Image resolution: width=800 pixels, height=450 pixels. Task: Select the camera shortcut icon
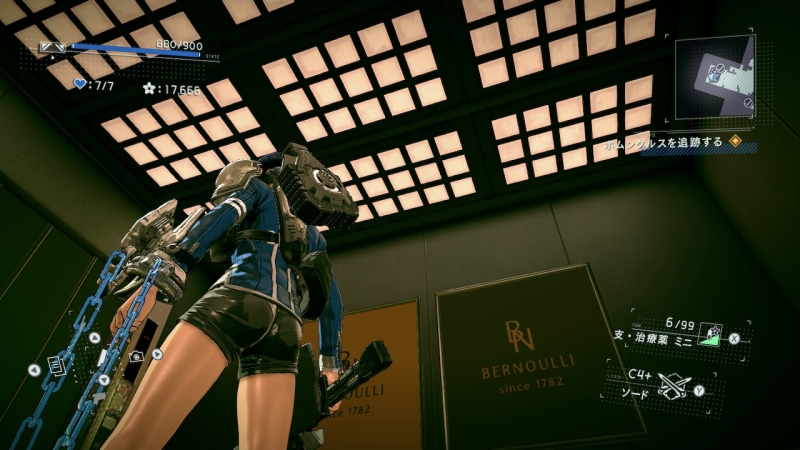137,355
